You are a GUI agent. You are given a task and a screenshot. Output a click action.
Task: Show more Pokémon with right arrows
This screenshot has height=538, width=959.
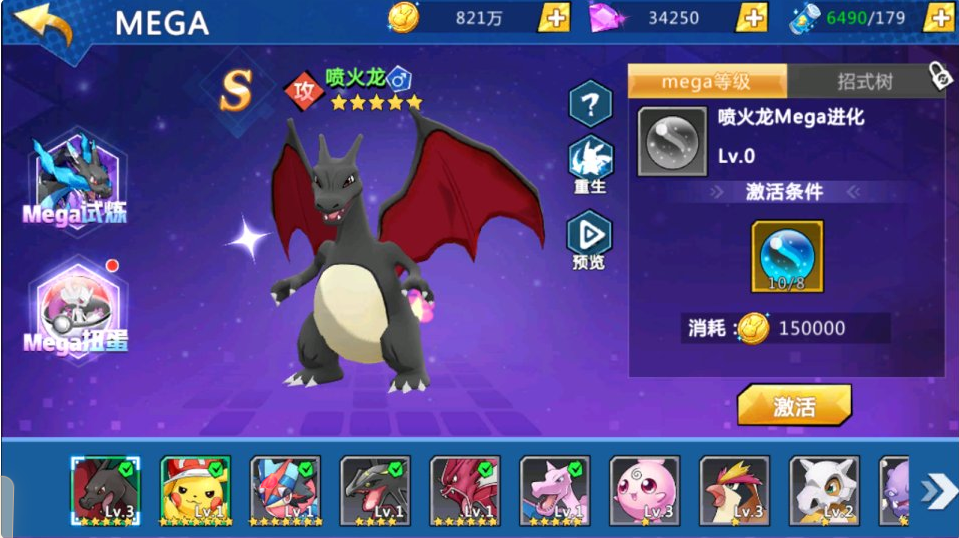tap(938, 490)
